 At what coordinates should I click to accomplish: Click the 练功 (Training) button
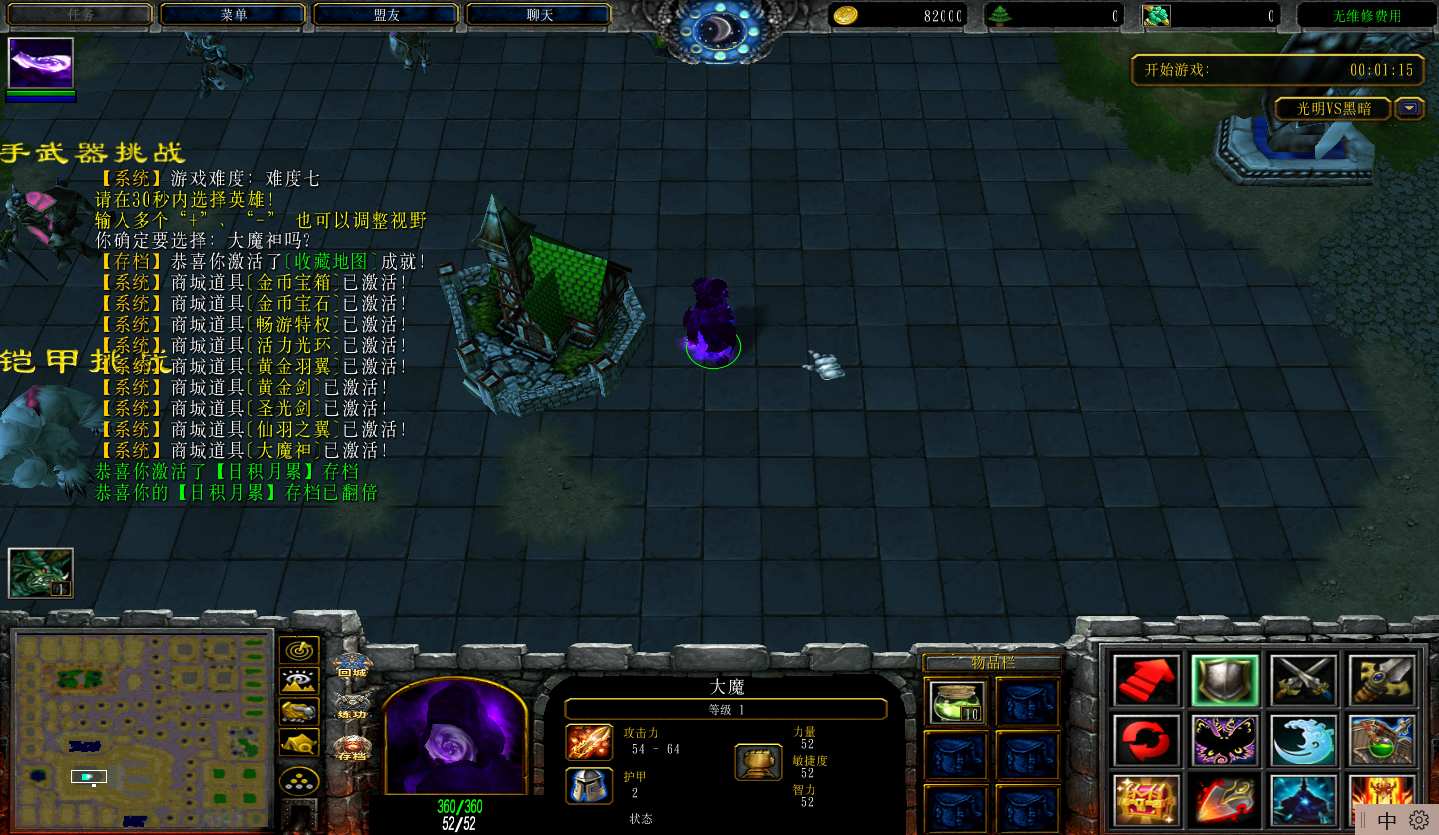[351, 706]
